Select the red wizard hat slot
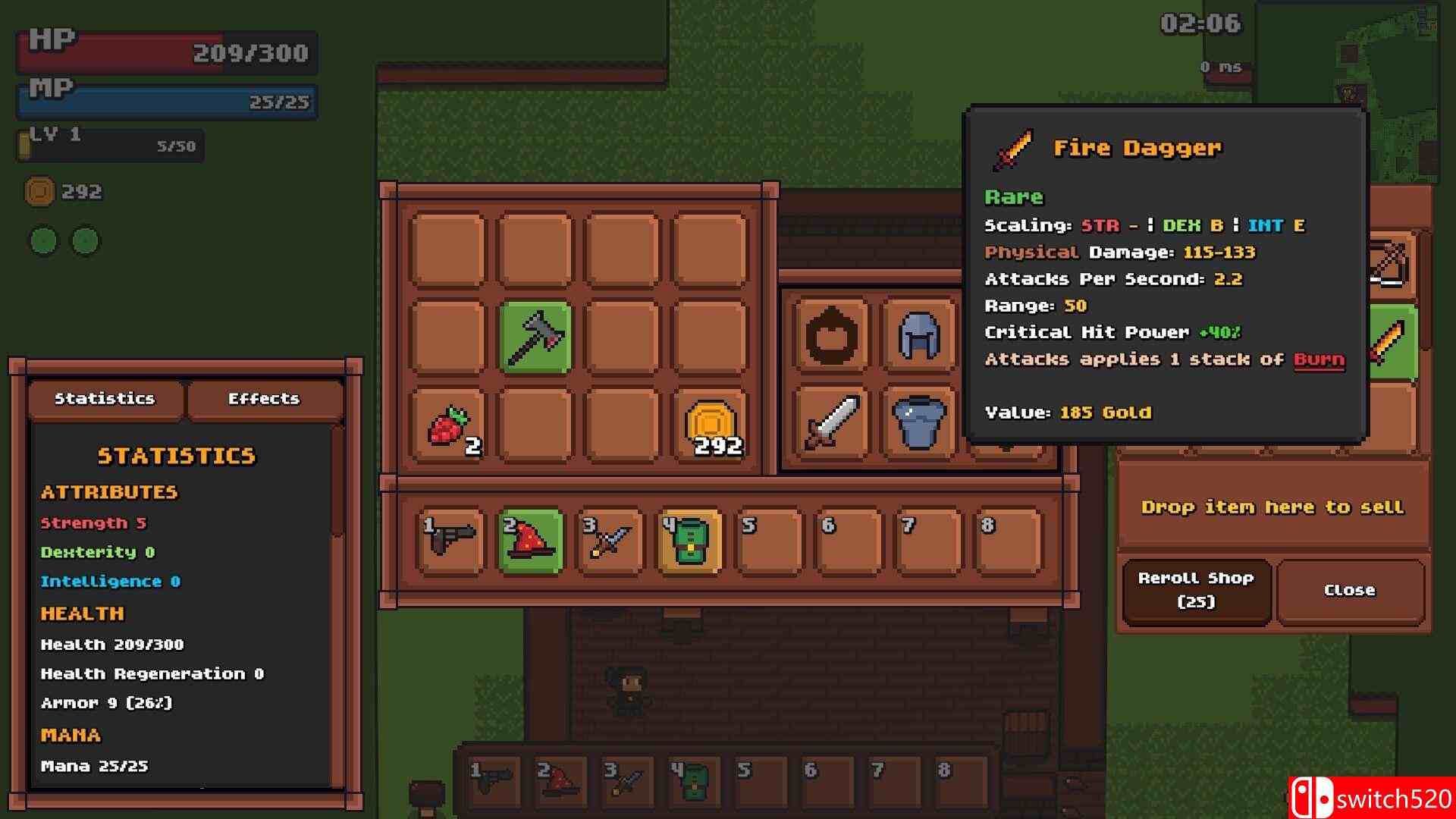Screen dimensions: 1456x819 coord(531,541)
